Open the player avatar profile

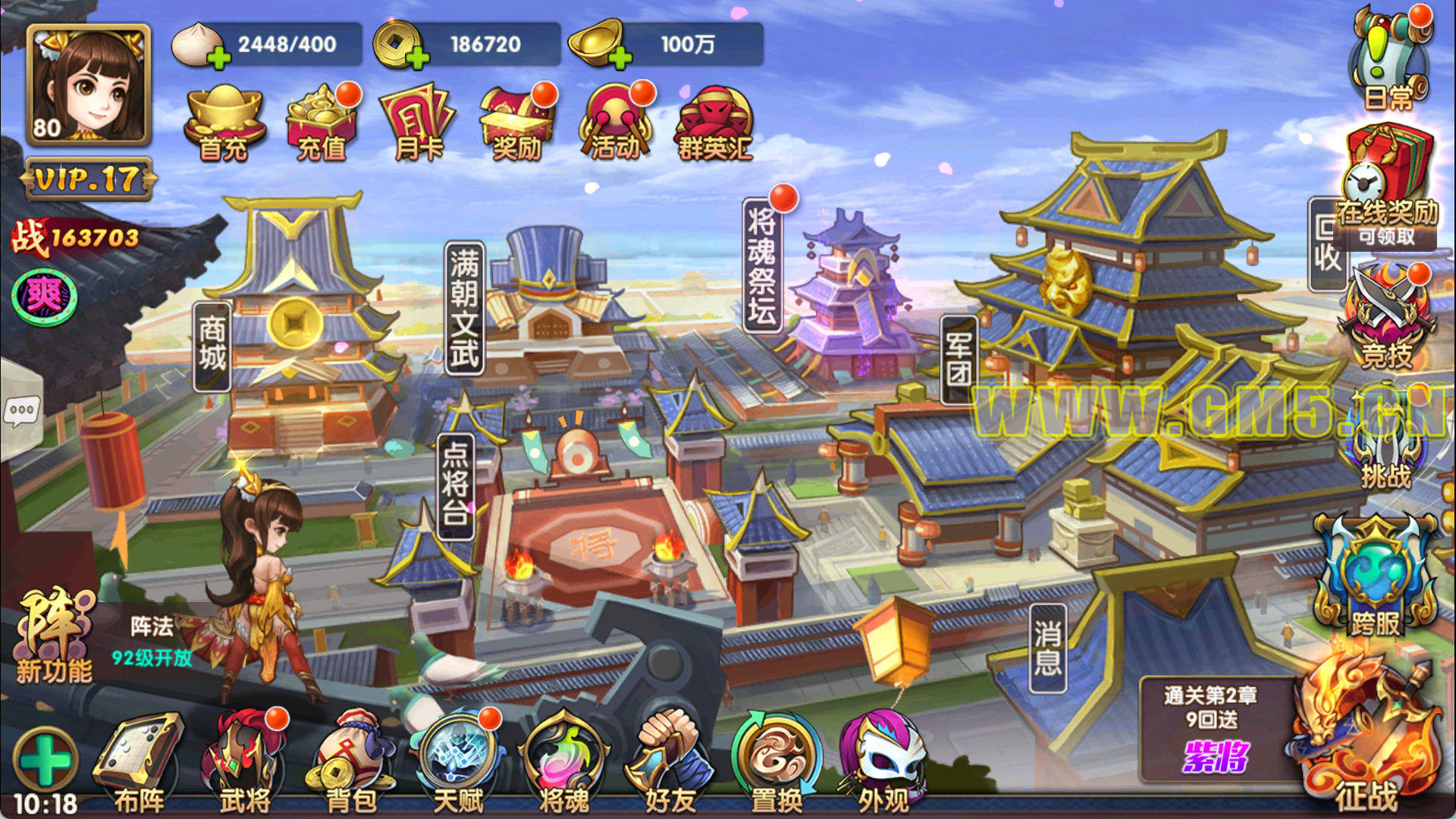click(88, 83)
